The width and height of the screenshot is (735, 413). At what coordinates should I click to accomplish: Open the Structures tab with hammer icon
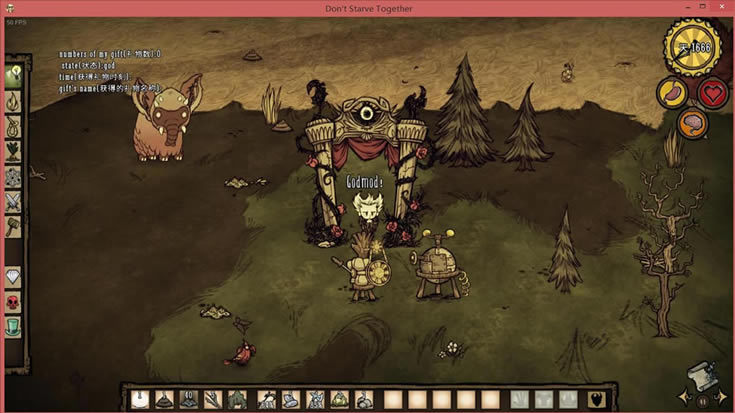[14, 227]
